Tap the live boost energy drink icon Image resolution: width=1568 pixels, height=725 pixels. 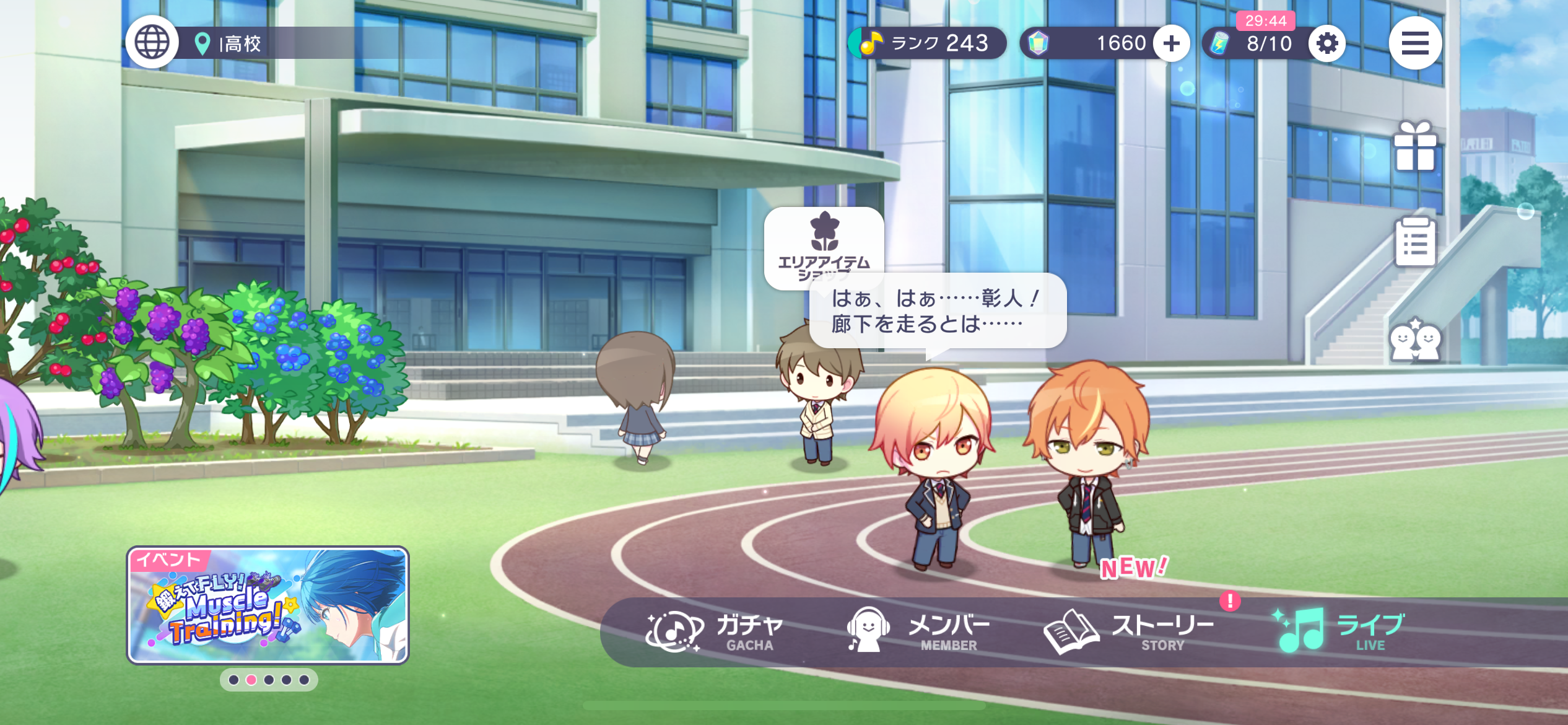click(x=1219, y=43)
